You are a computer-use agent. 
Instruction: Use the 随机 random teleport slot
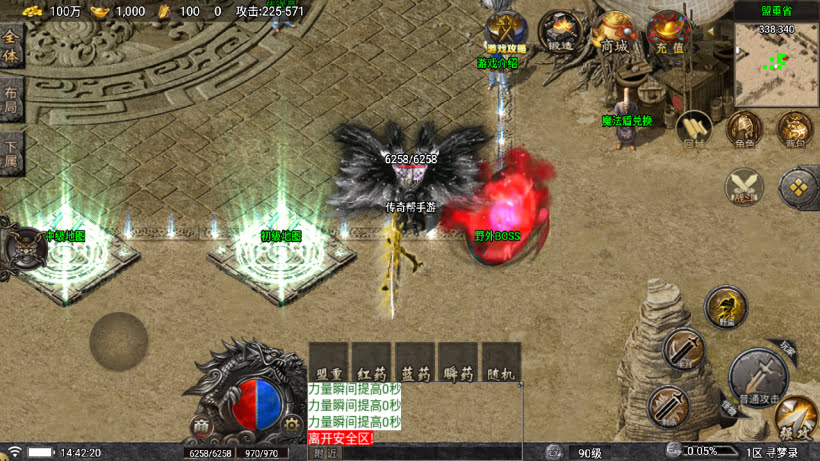[501, 363]
